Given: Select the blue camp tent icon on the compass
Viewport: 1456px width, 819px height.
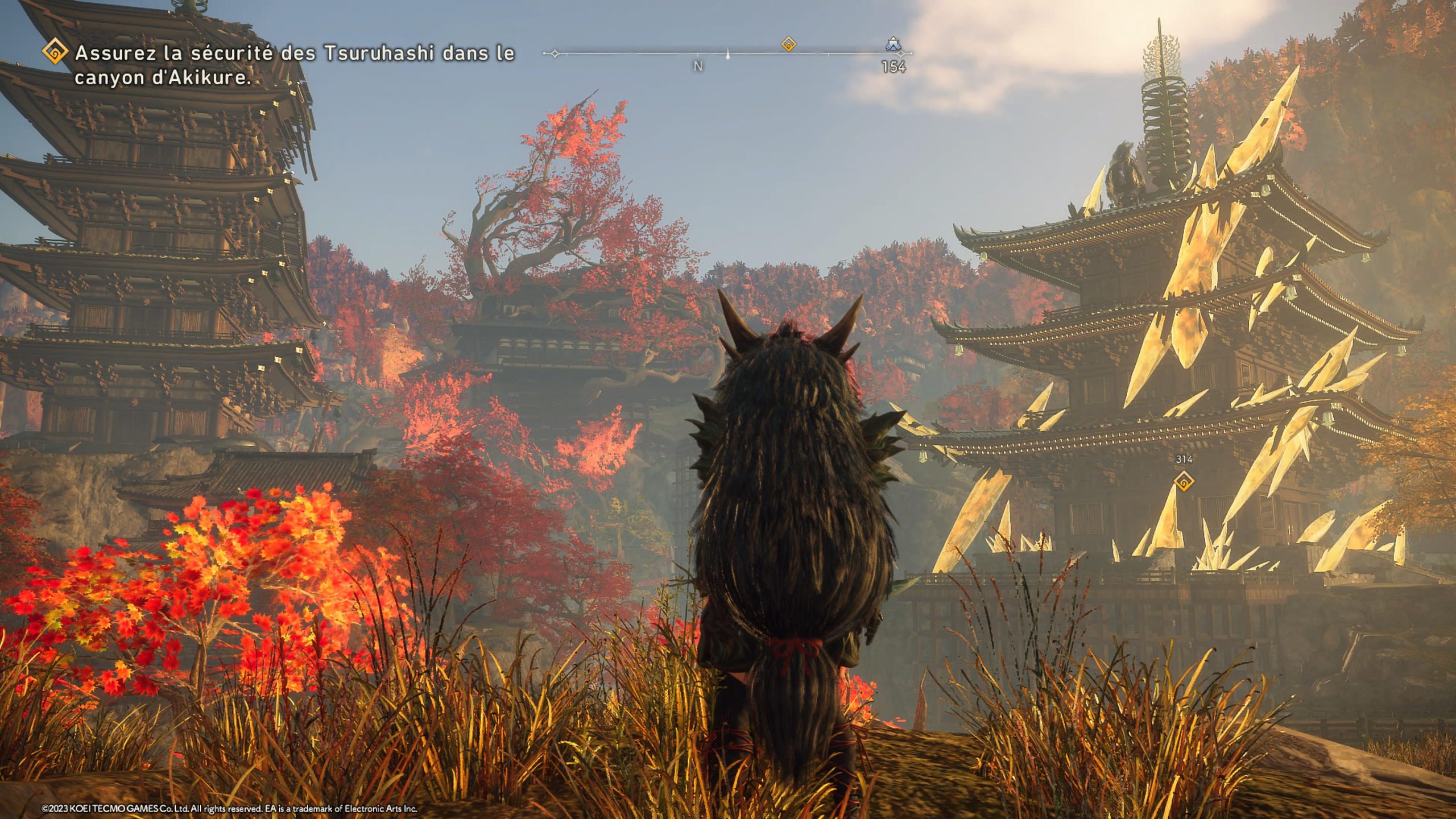Looking at the screenshot, I should tap(894, 44).
